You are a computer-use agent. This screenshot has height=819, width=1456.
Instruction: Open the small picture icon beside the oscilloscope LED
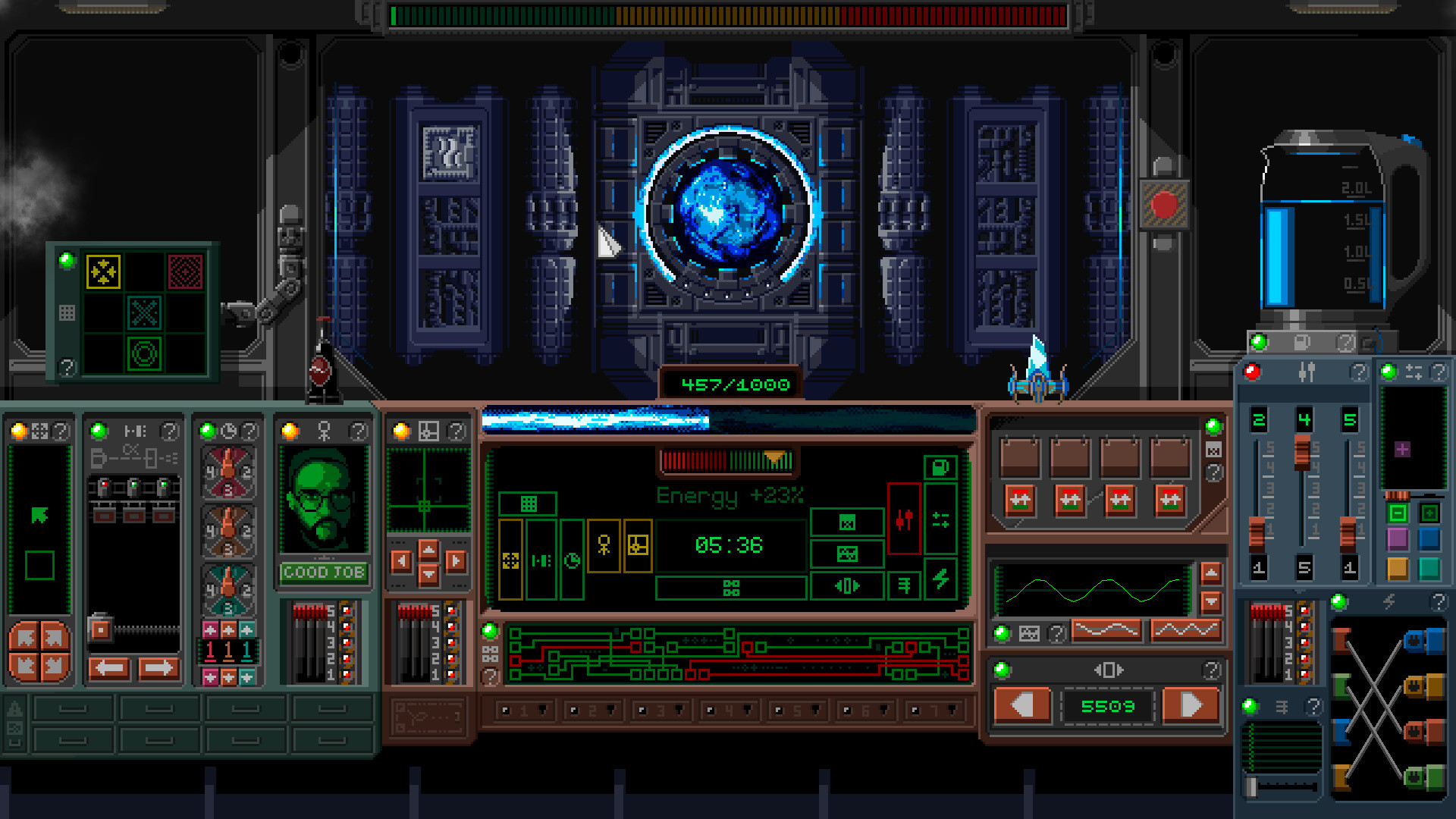tap(1028, 632)
